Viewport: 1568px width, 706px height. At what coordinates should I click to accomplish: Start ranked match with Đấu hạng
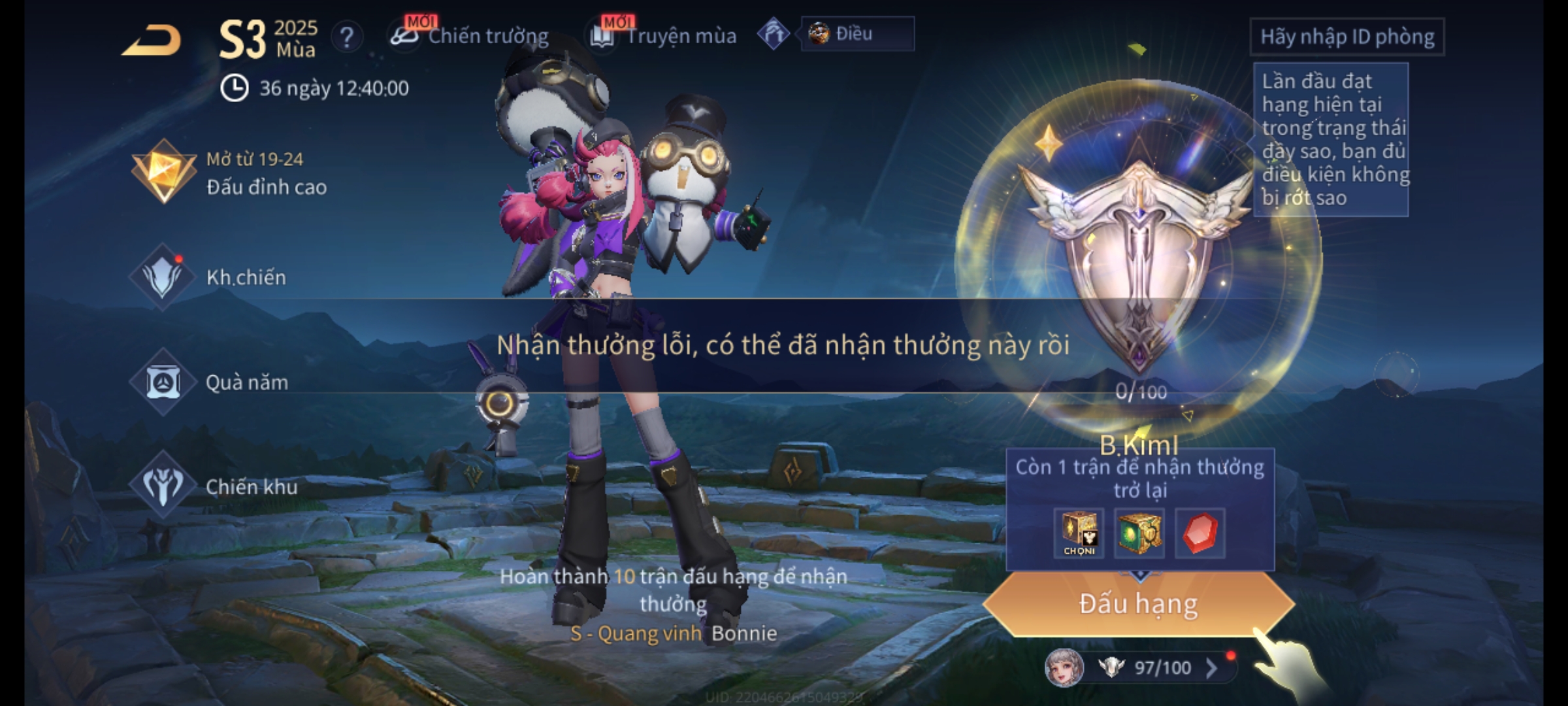pyautogui.click(x=1138, y=604)
